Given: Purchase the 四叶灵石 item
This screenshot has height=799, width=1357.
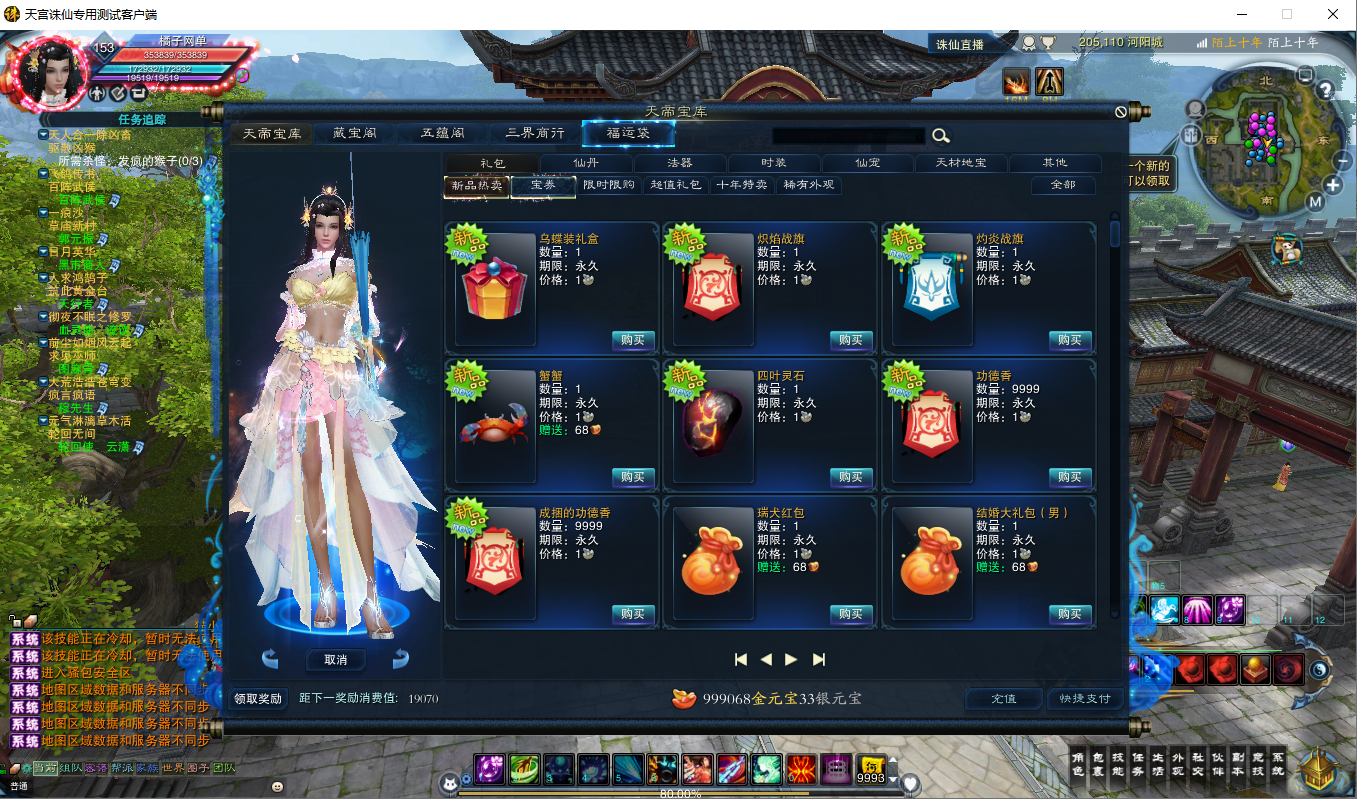Looking at the screenshot, I should [850, 477].
